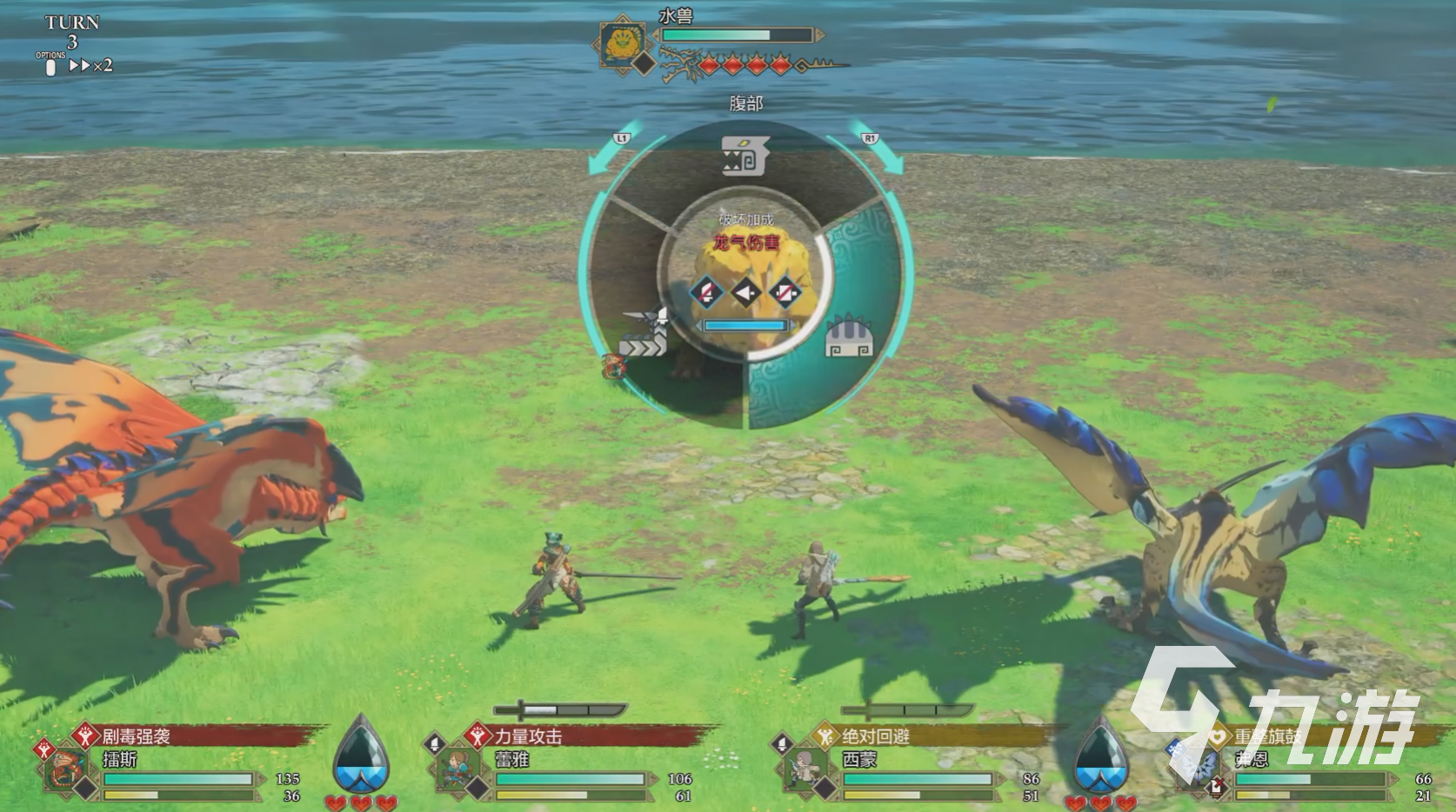Select the monster head segment on target wheel
This screenshot has height=812, width=1456.
point(744,156)
